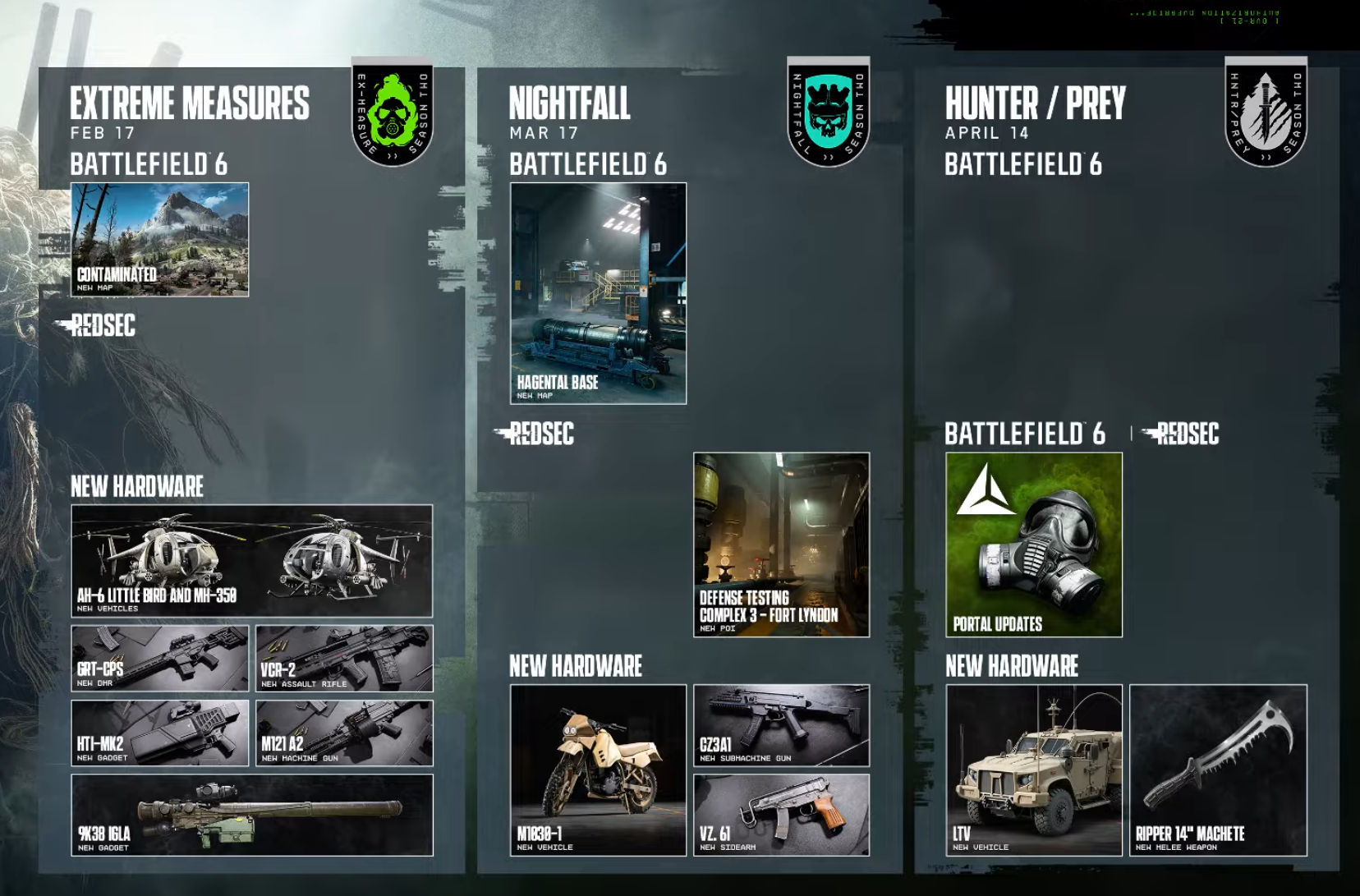Click the VCR-2 assault rifle tile
Viewport: 1360px width, 896px height.
(344, 658)
